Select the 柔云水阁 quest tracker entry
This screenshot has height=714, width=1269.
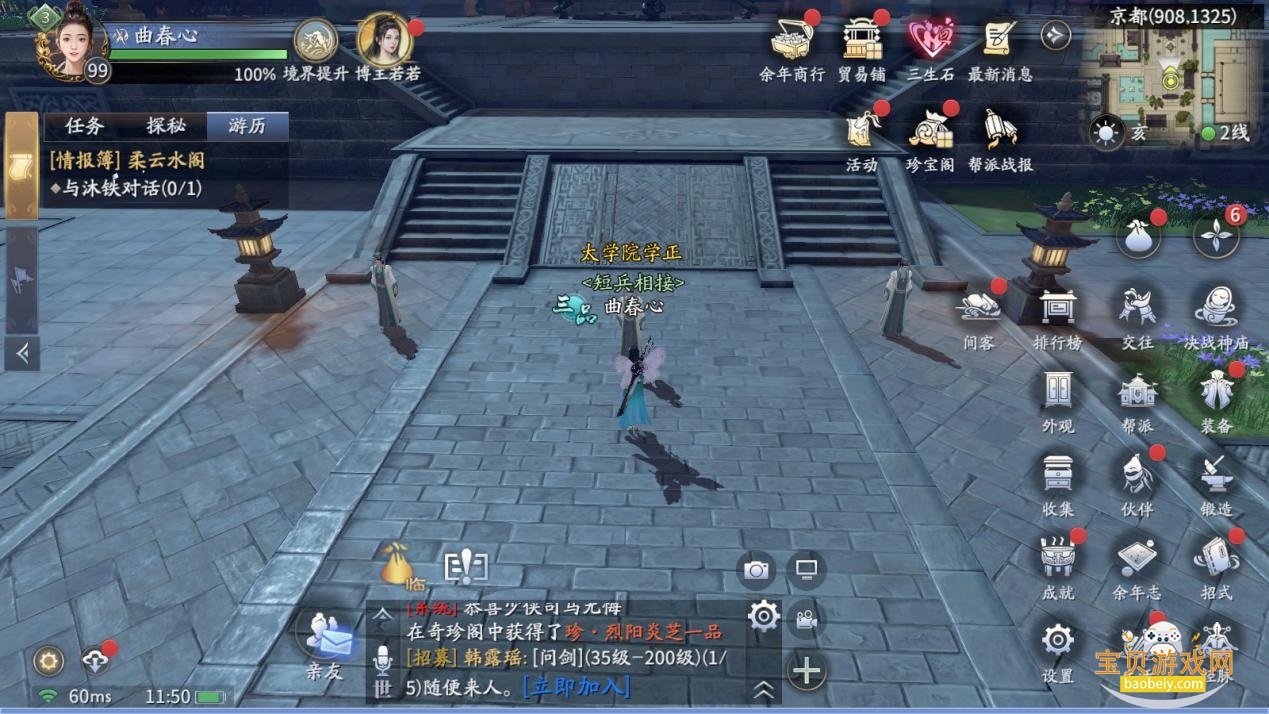[x=128, y=160]
